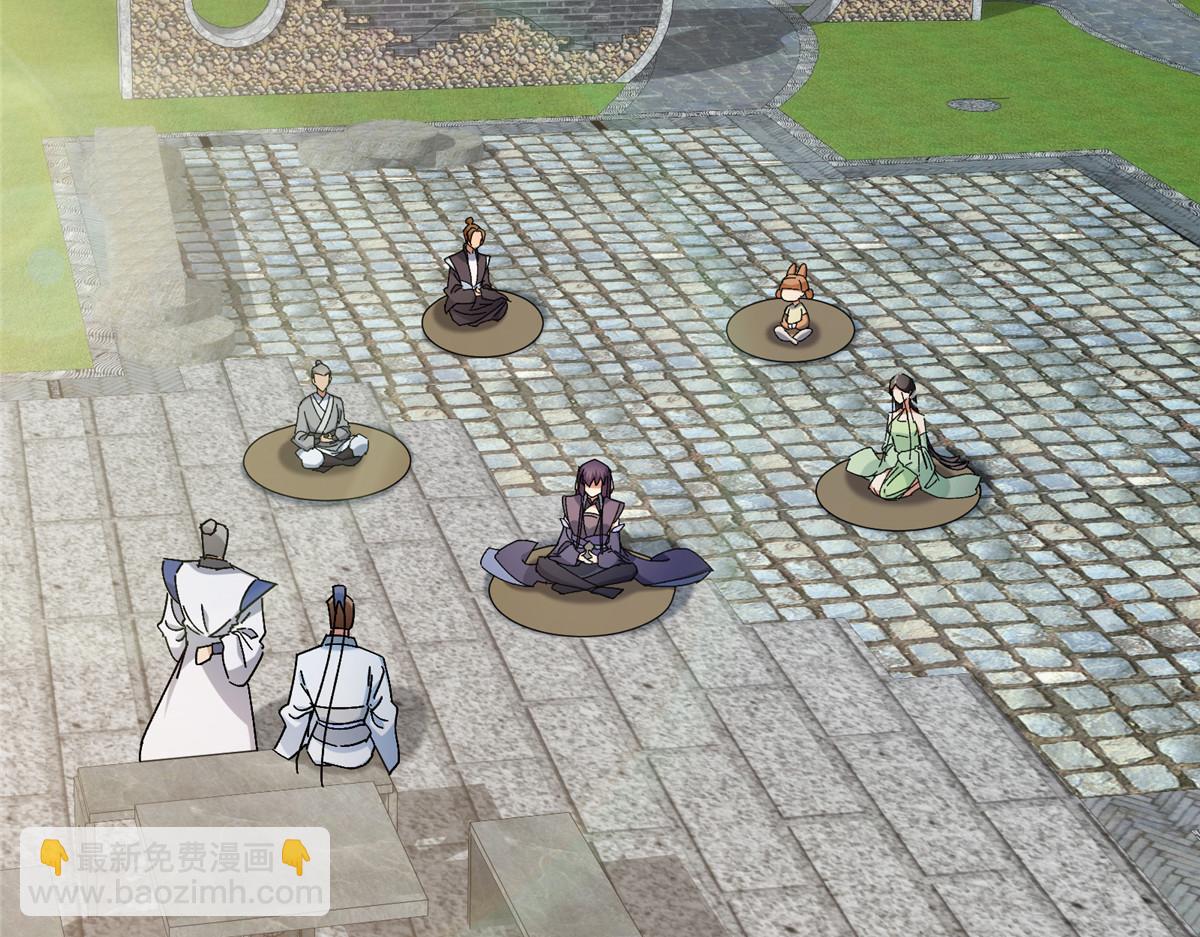This screenshot has width=1200, height=937.
Task: Open the www.baozimh.com watermark link
Action: [x=175, y=892]
